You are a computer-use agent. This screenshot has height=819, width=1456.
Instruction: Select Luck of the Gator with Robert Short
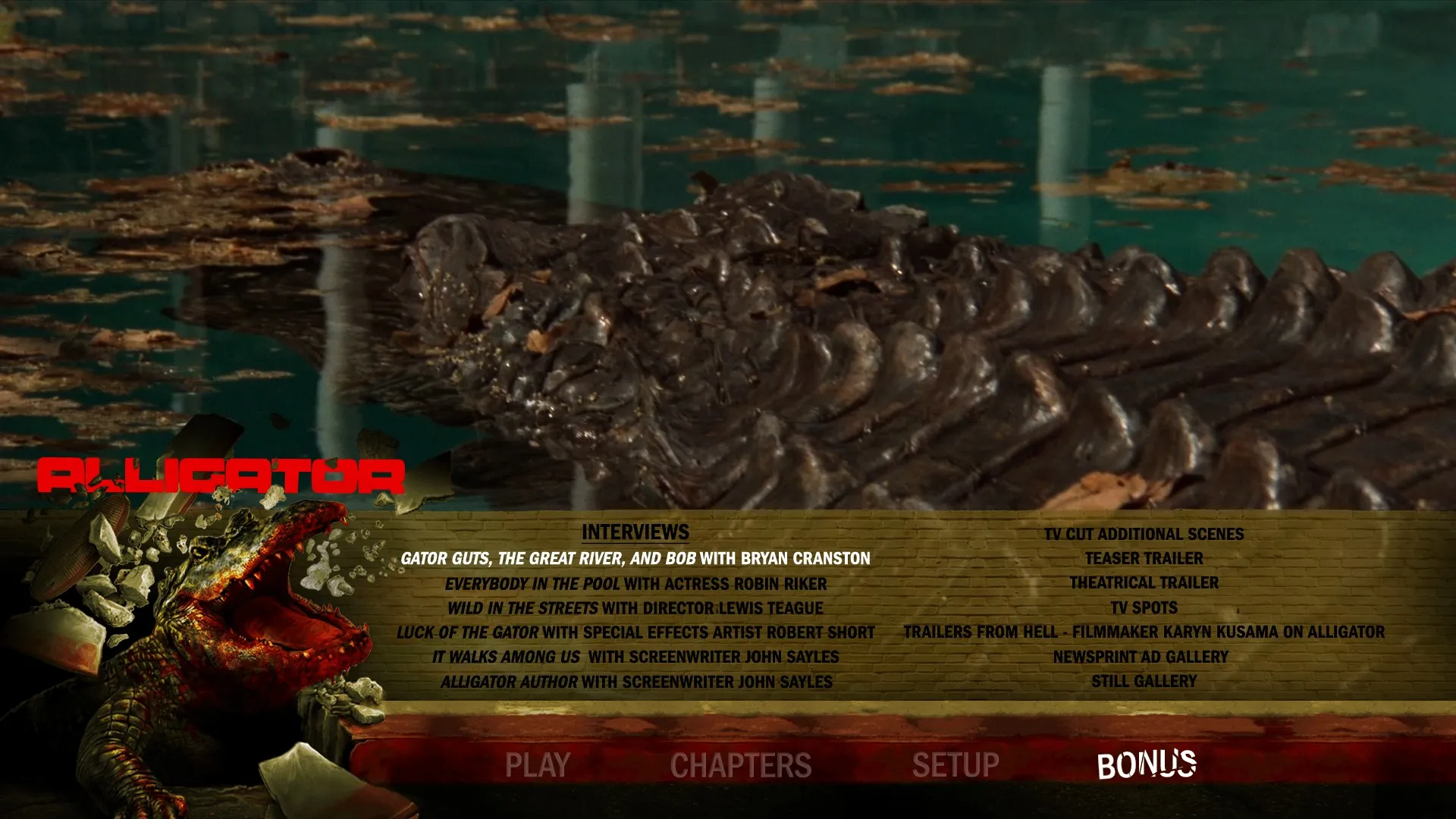point(635,632)
